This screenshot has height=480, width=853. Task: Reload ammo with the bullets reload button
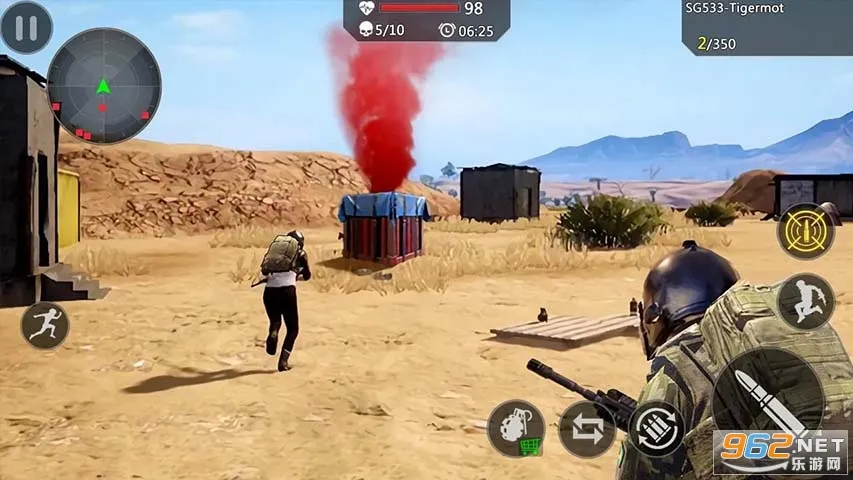[x=657, y=429]
